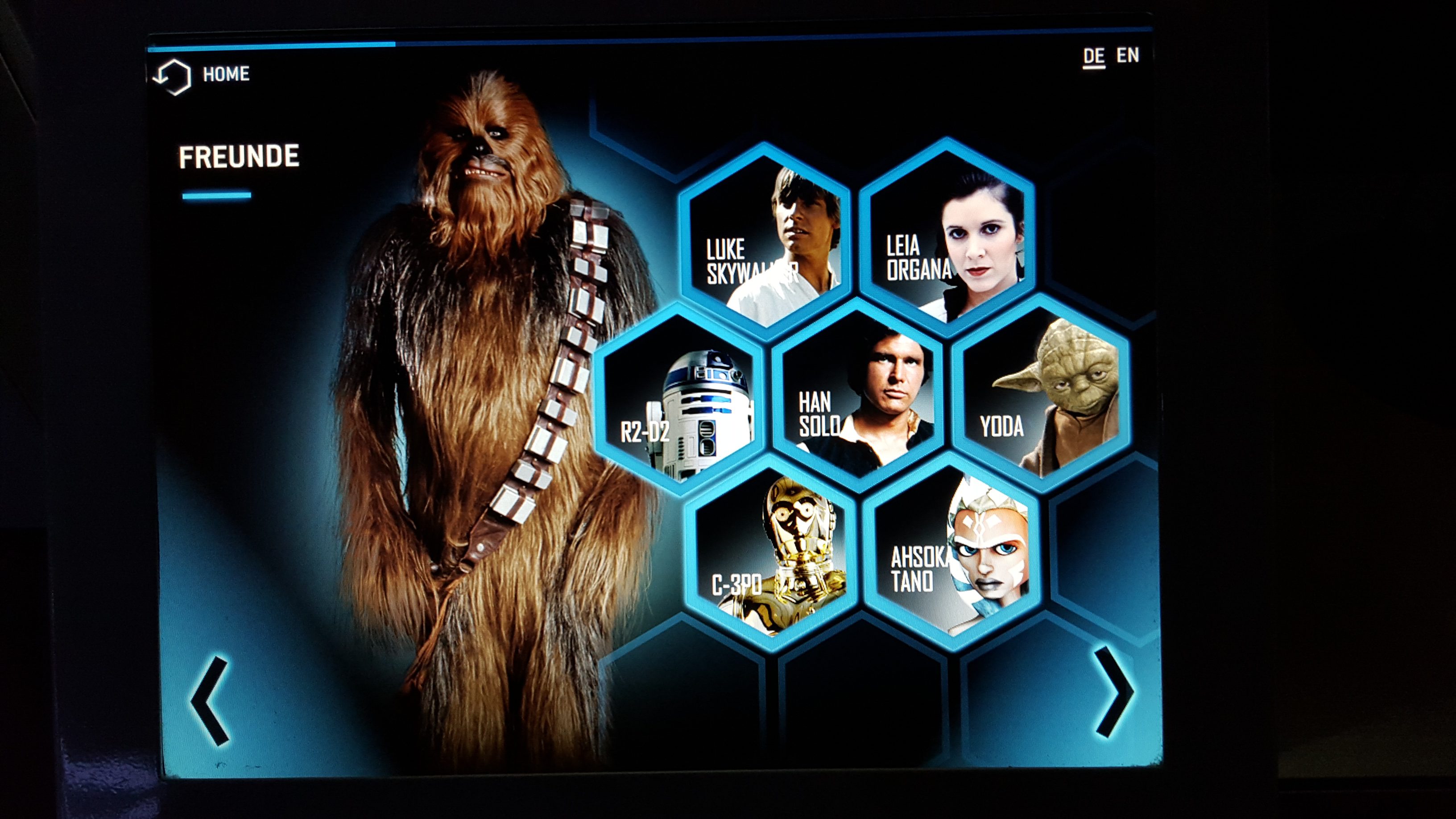
Task: Switch language to EN
Action: click(x=1128, y=55)
